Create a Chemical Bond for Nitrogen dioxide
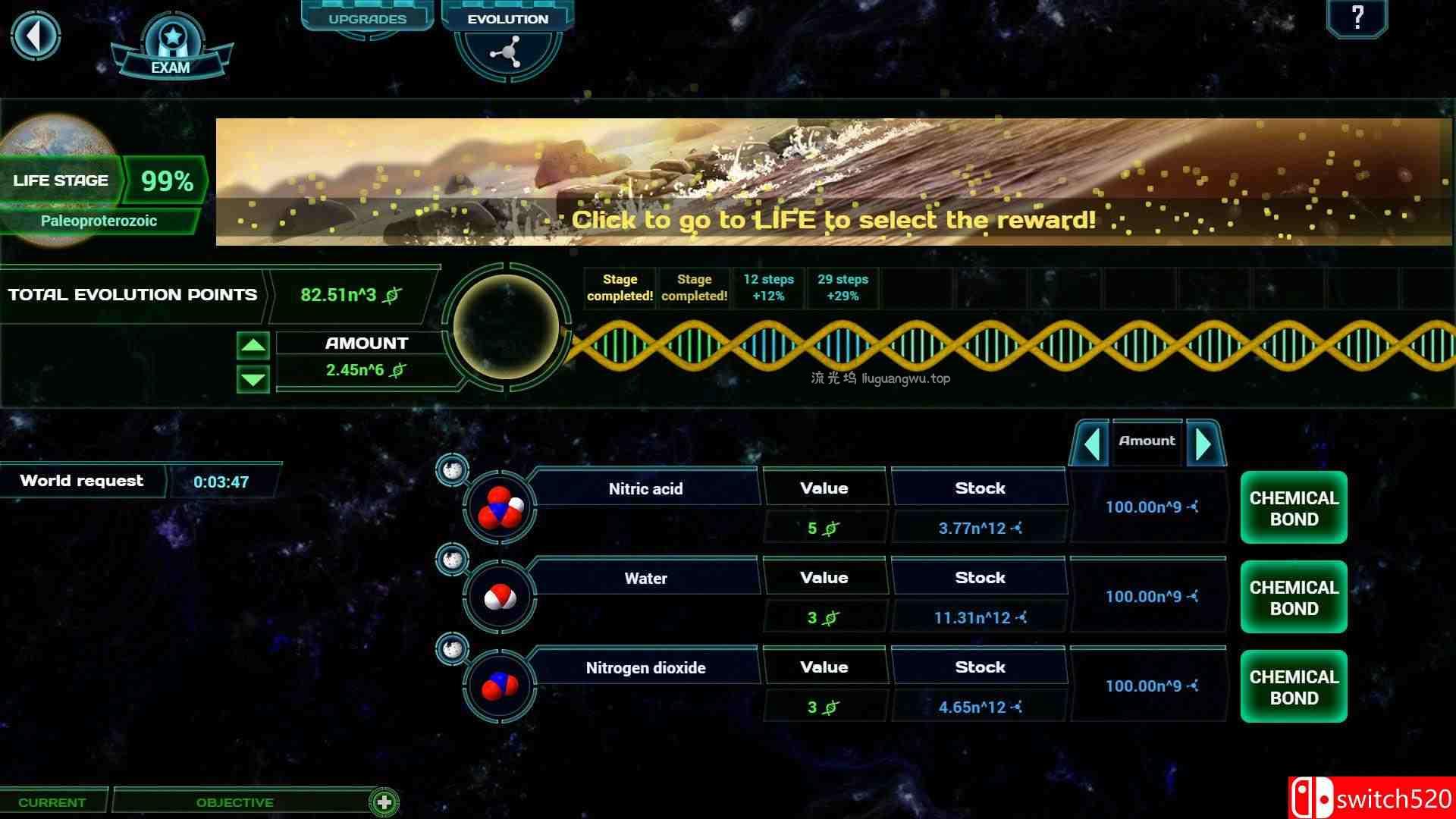 tap(1293, 686)
